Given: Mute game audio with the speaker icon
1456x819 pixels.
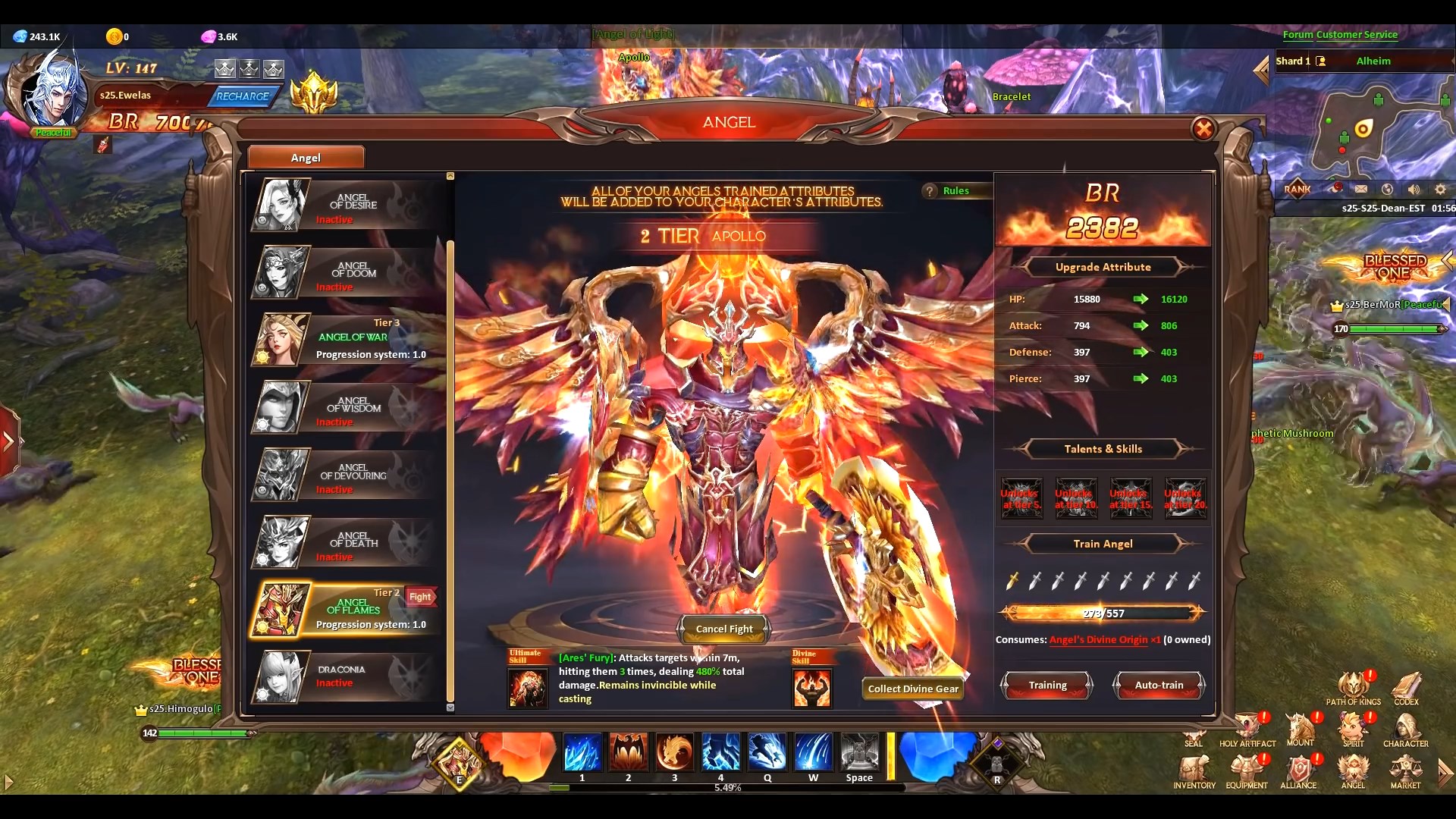Looking at the screenshot, I should (1414, 189).
